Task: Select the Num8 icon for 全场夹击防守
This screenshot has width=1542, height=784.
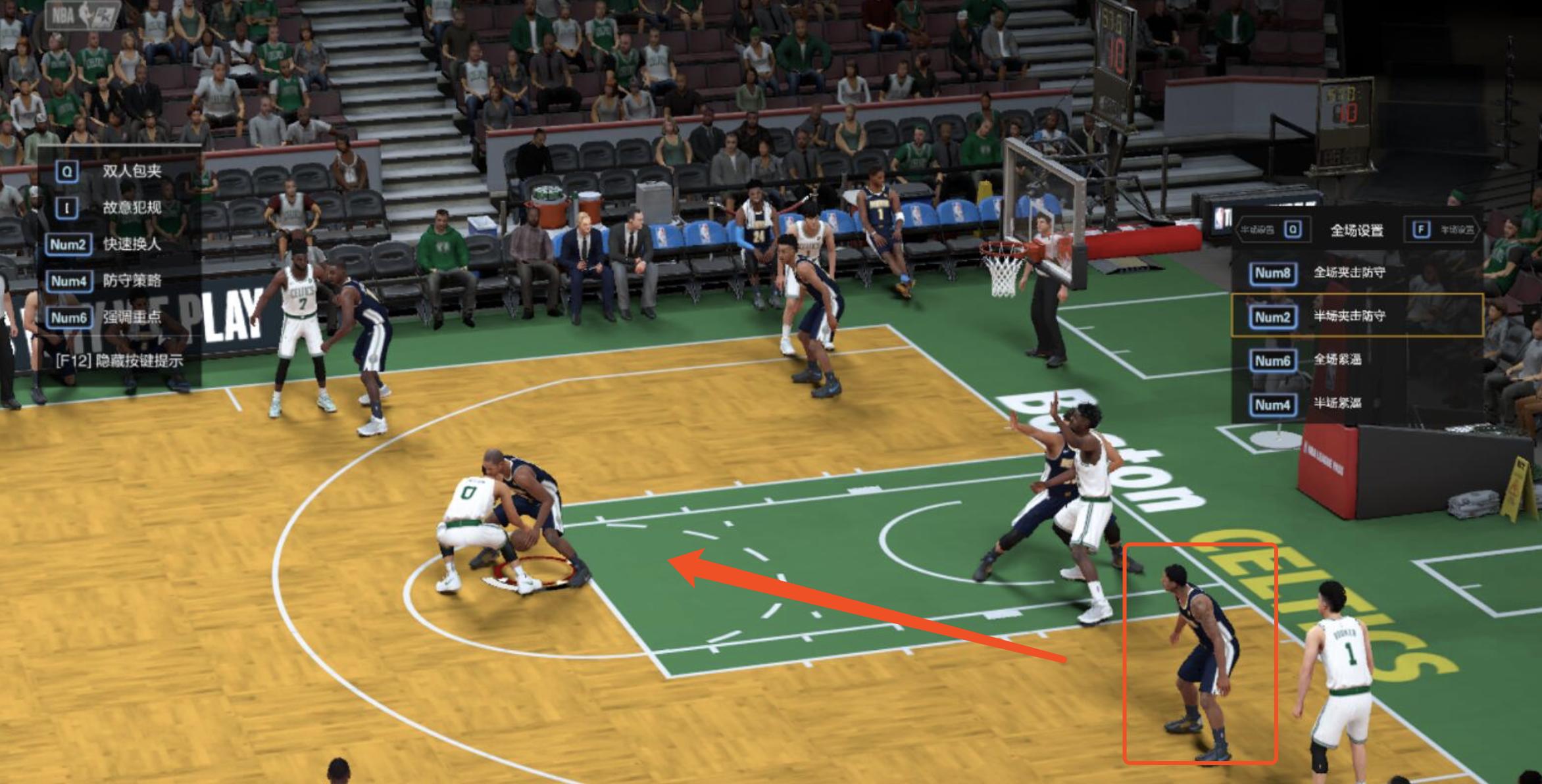Action: [x=1272, y=273]
